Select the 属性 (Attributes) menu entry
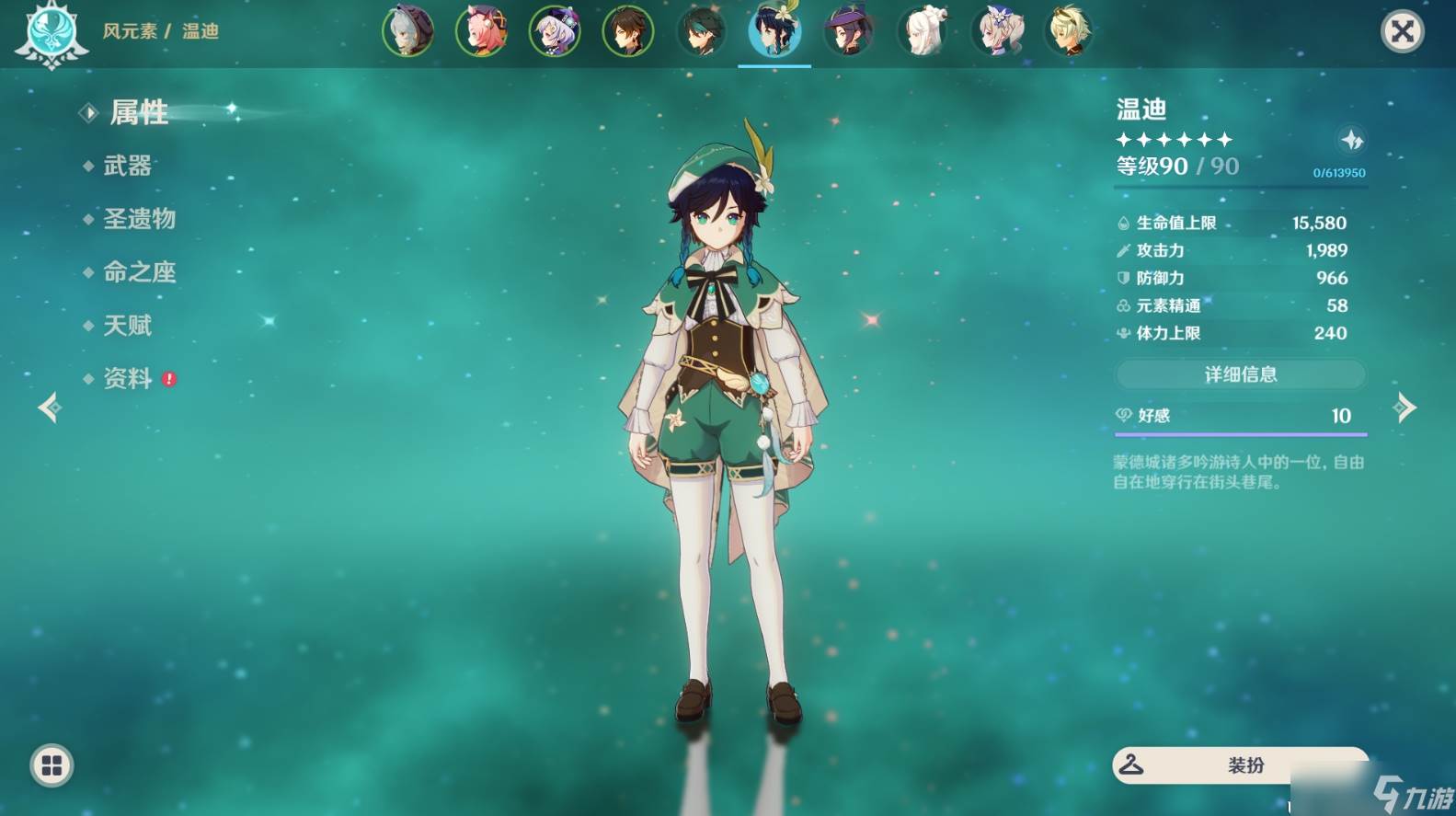The image size is (1456, 816). pyautogui.click(x=139, y=113)
